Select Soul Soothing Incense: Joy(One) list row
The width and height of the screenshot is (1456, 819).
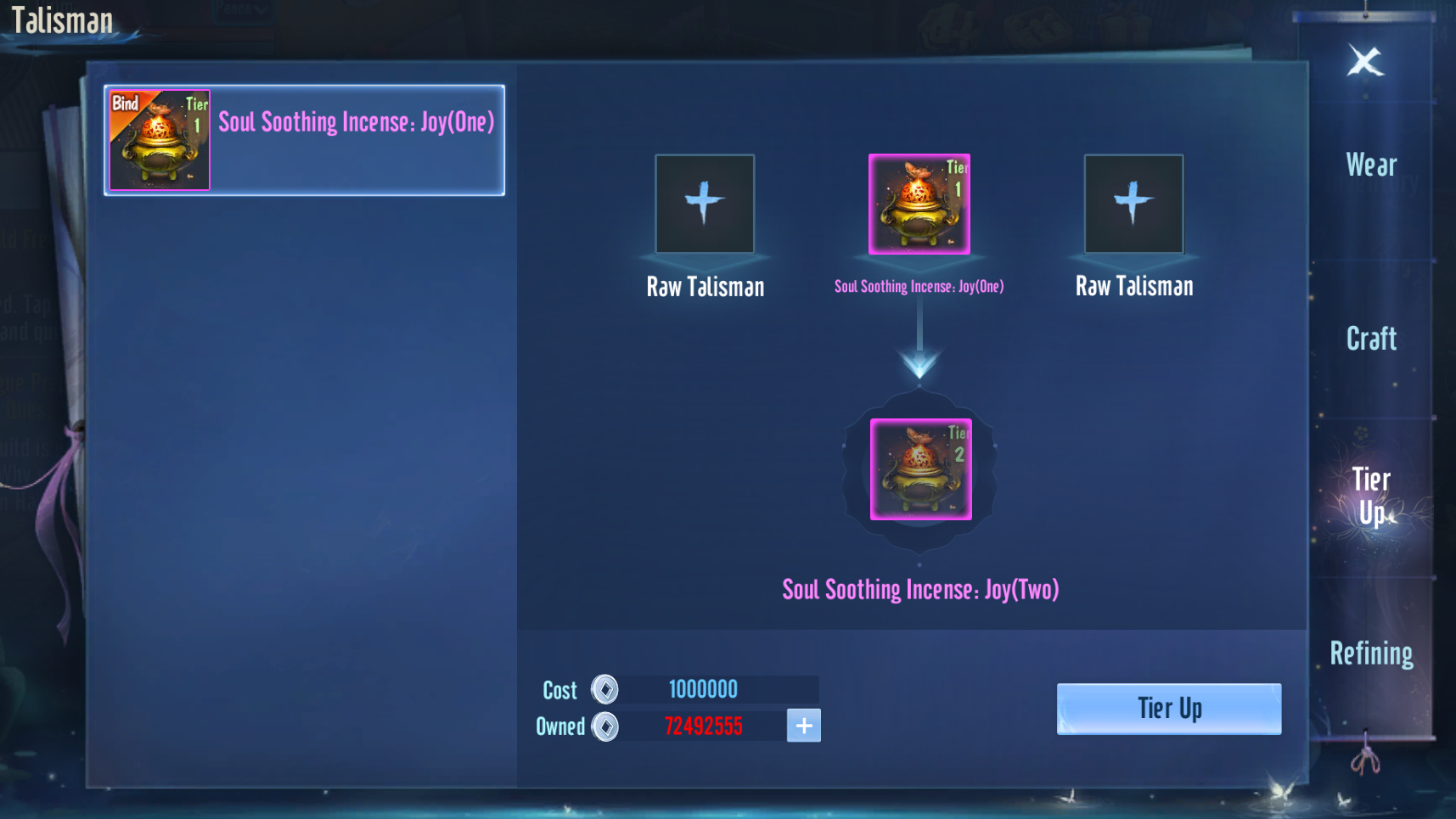click(x=304, y=140)
